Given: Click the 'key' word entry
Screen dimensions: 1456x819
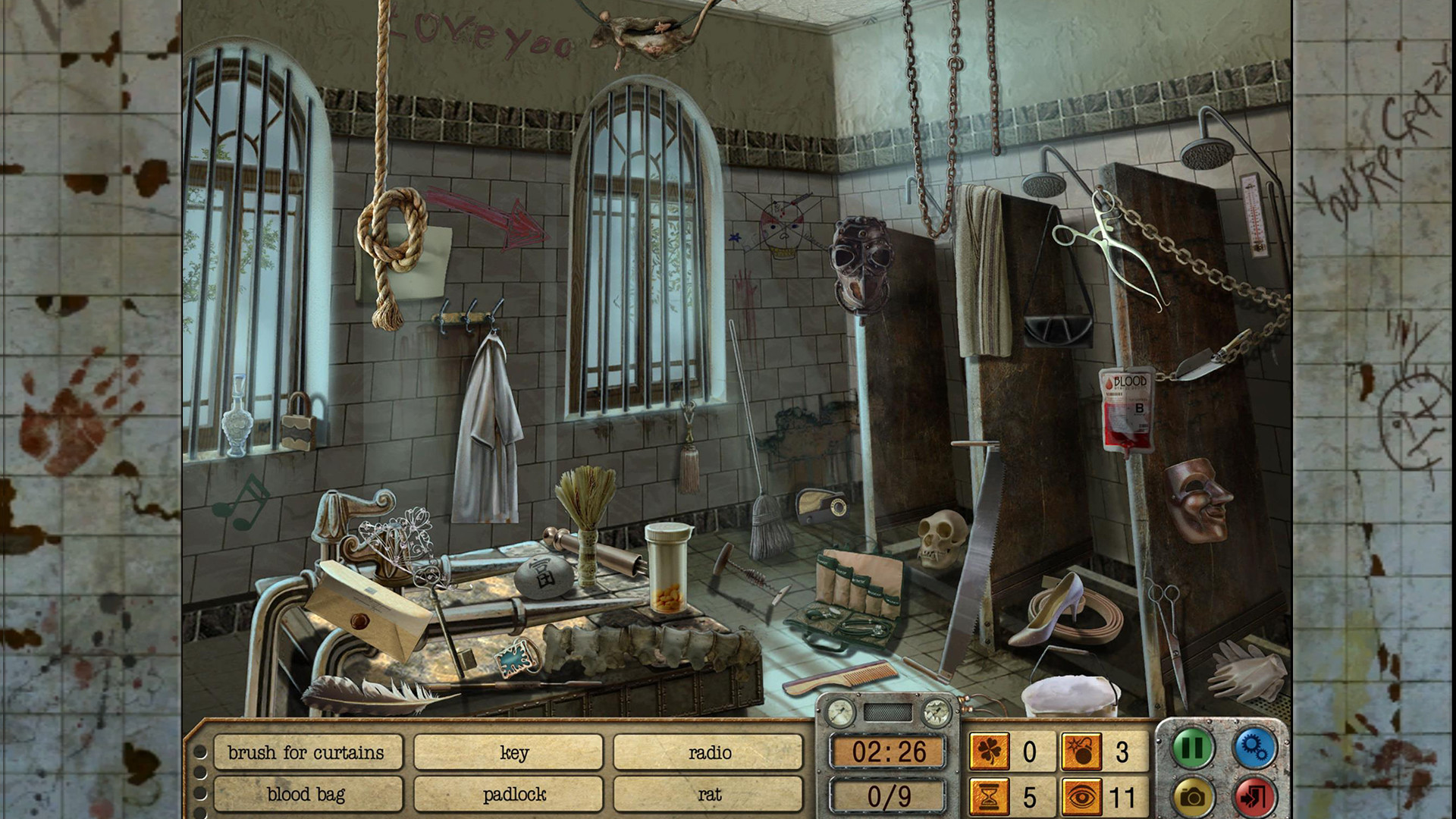Looking at the screenshot, I should pyautogui.click(x=508, y=753).
